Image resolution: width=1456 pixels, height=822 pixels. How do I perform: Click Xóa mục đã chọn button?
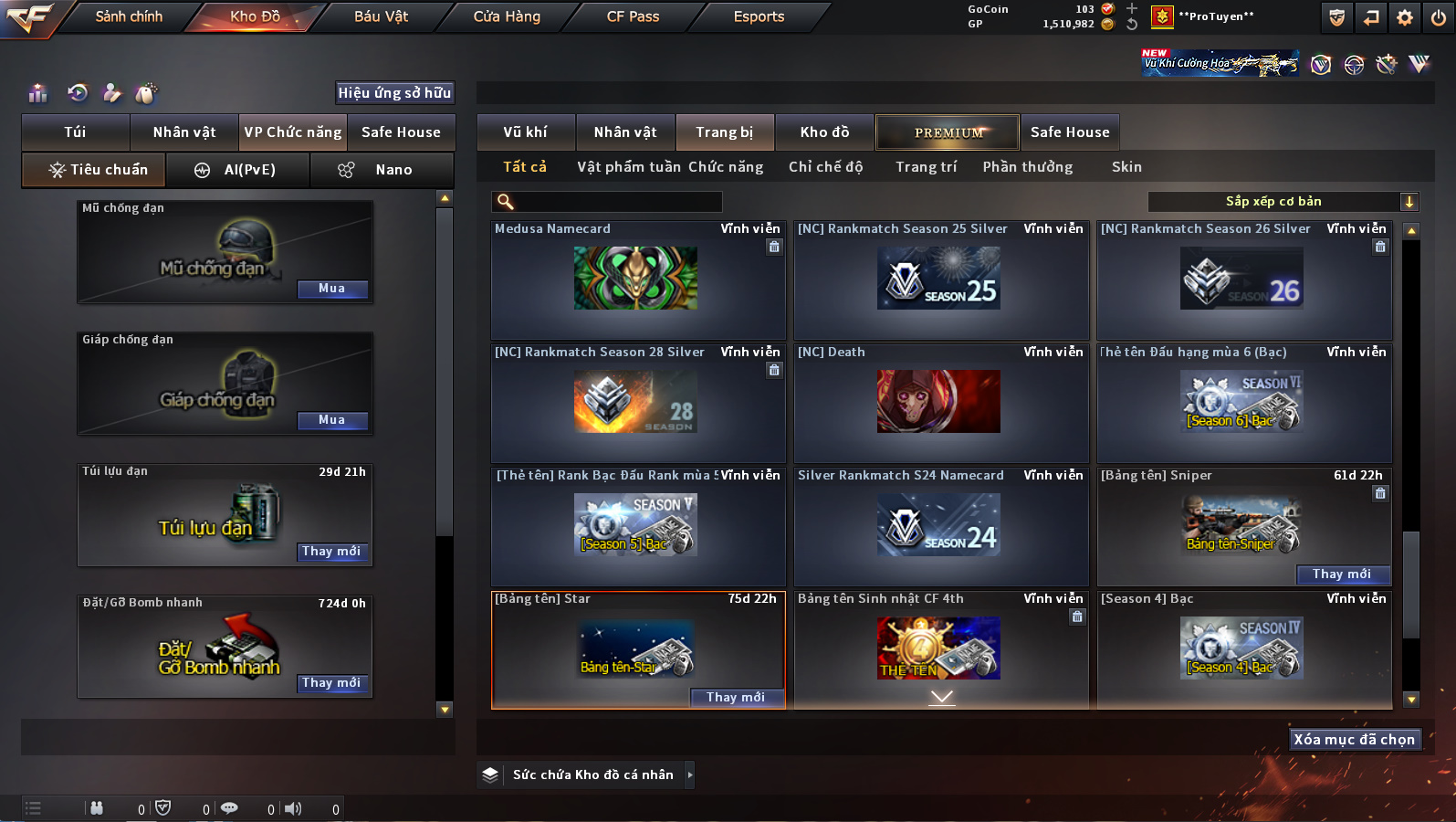pos(1354,740)
